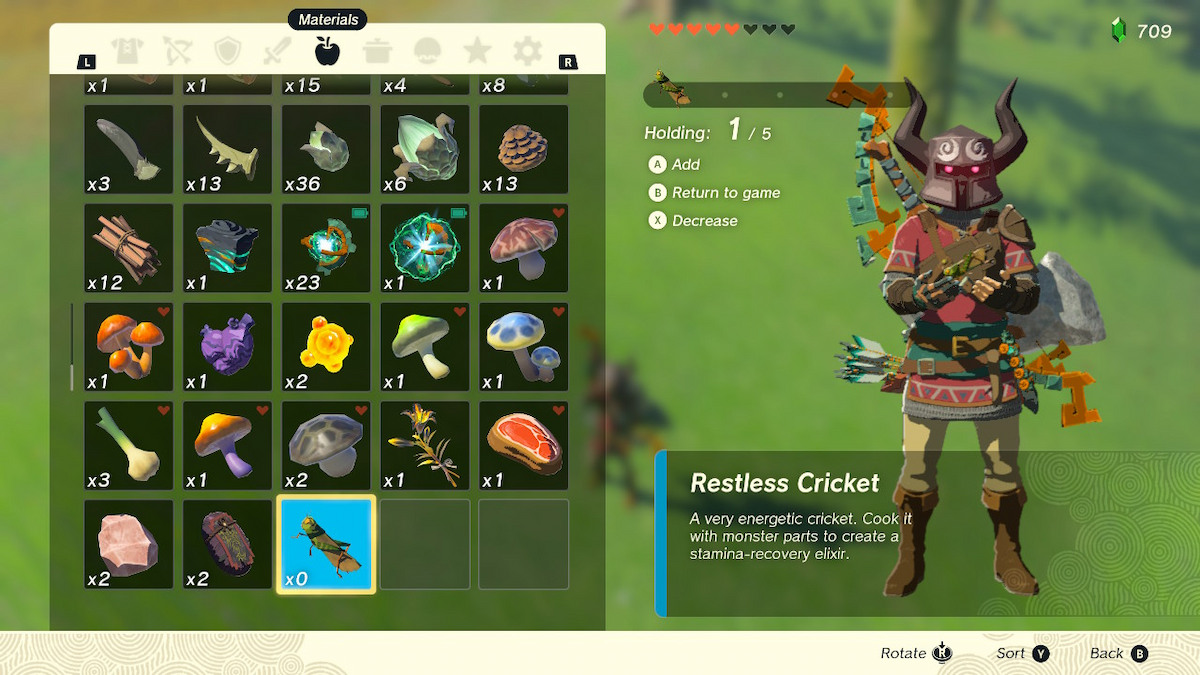Select the large glowing Zonai charge orb
This screenshot has width=1200, height=675.
tap(425, 248)
